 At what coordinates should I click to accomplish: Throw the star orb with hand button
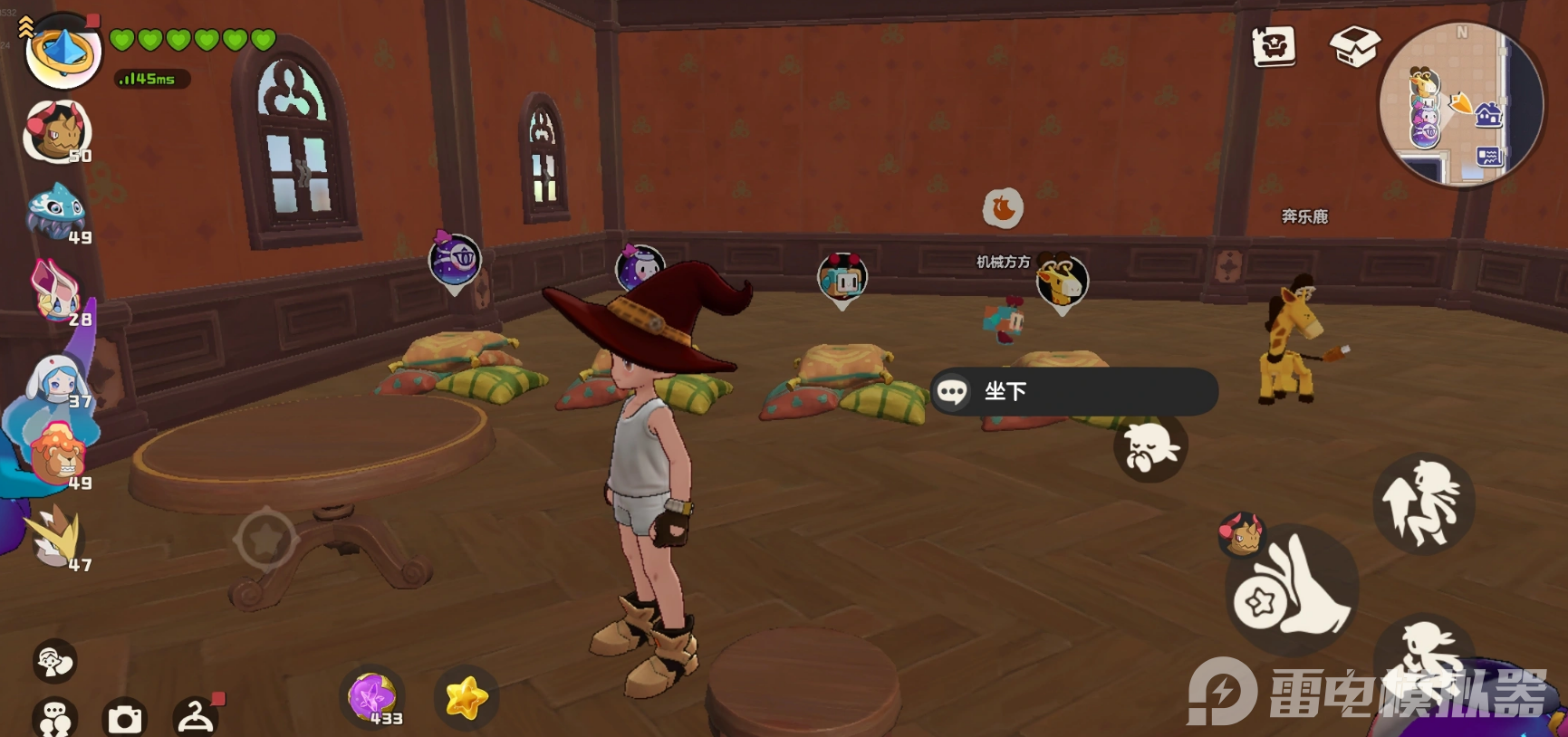[1293, 589]
